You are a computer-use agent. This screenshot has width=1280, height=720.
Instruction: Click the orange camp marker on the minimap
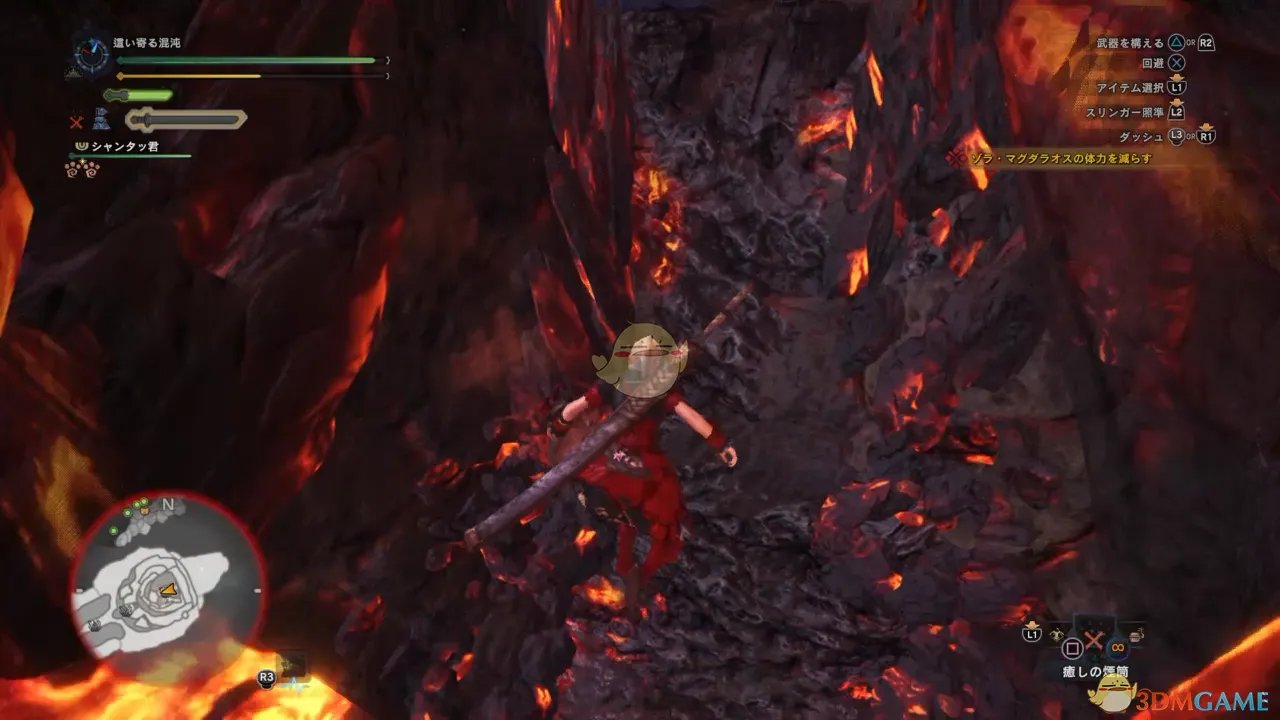click(144, 510)
